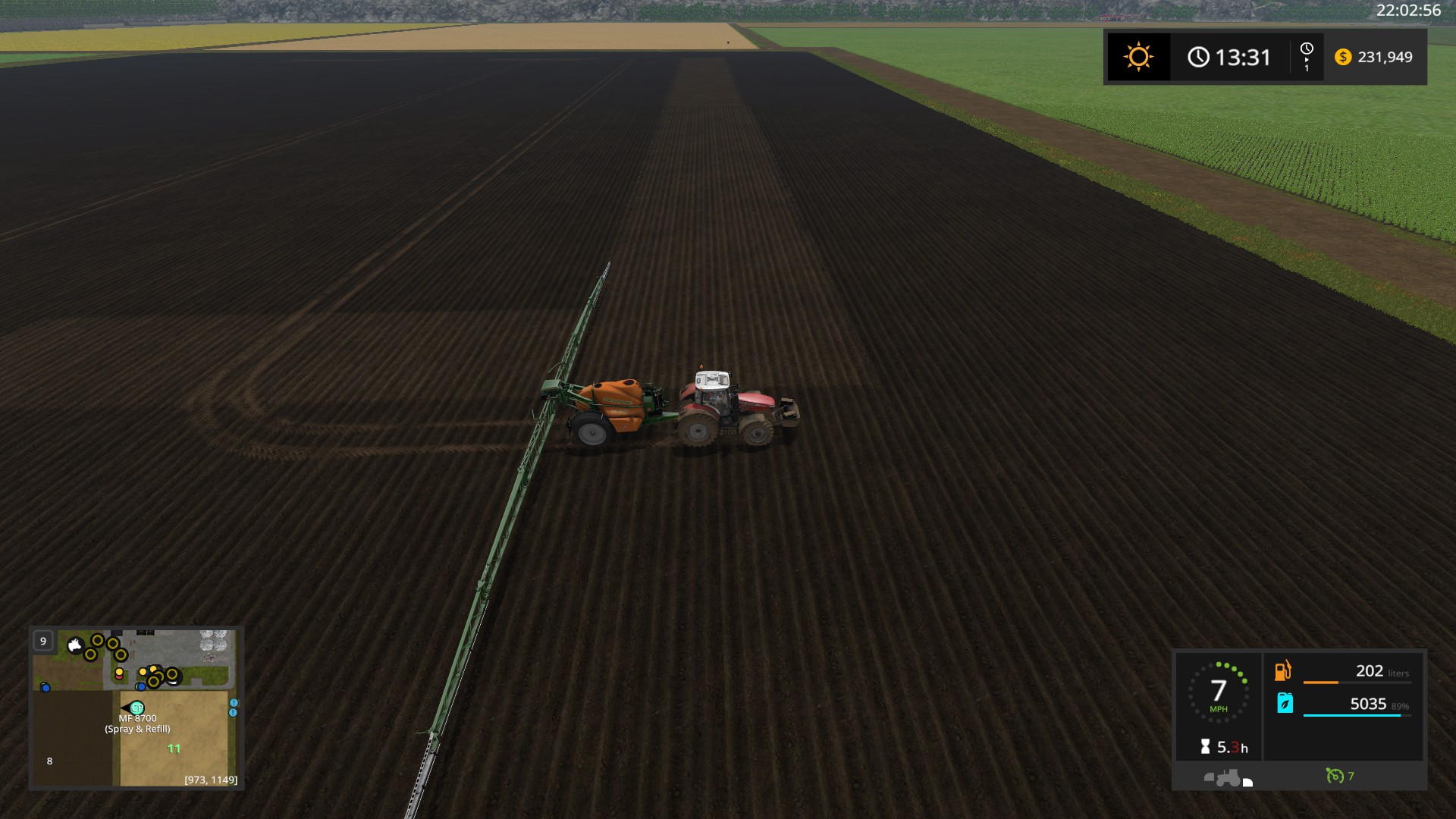The height and width of the screenshot is (819, 1456).
Task: Select field number 11 on minimap
Action: click(174, 748)
